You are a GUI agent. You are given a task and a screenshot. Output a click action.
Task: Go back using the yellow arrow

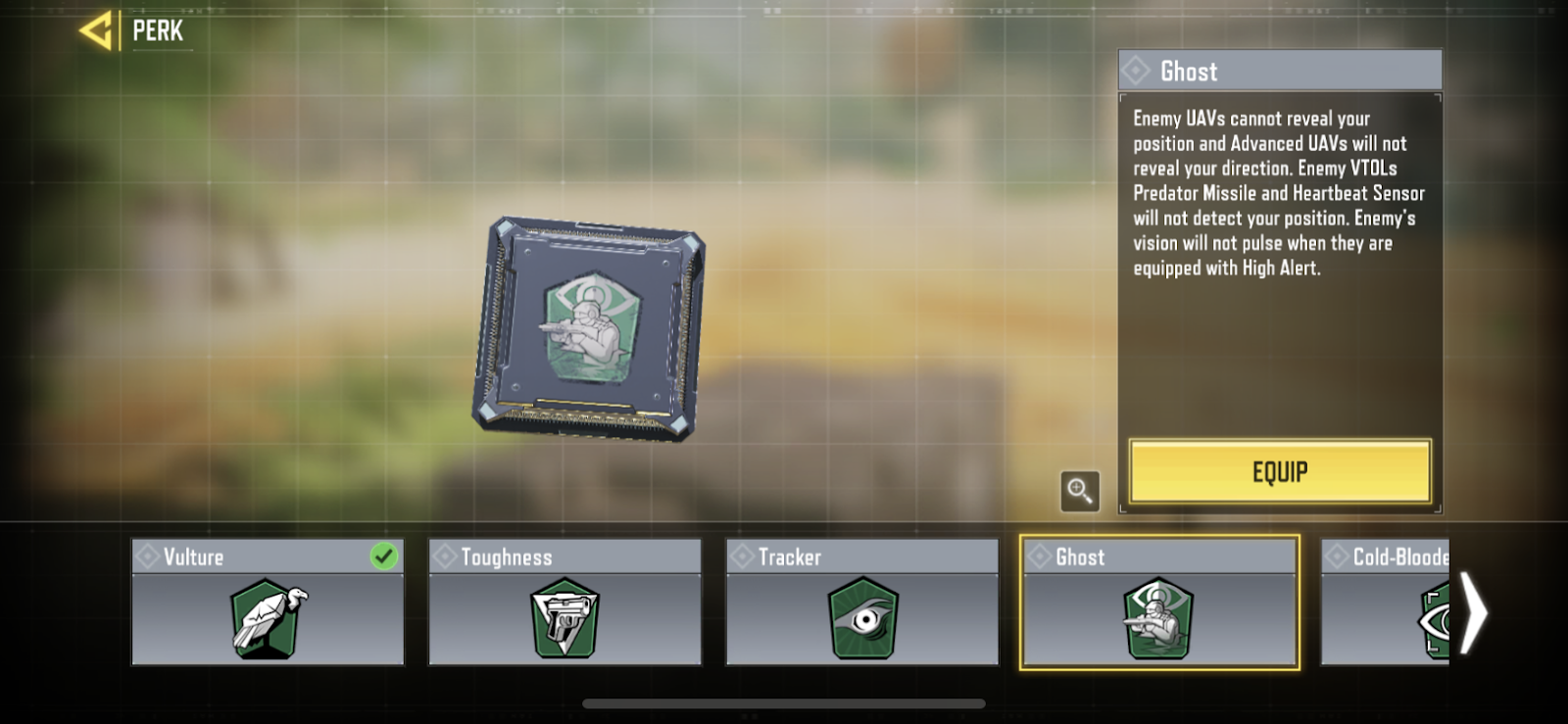click(96, 31)
